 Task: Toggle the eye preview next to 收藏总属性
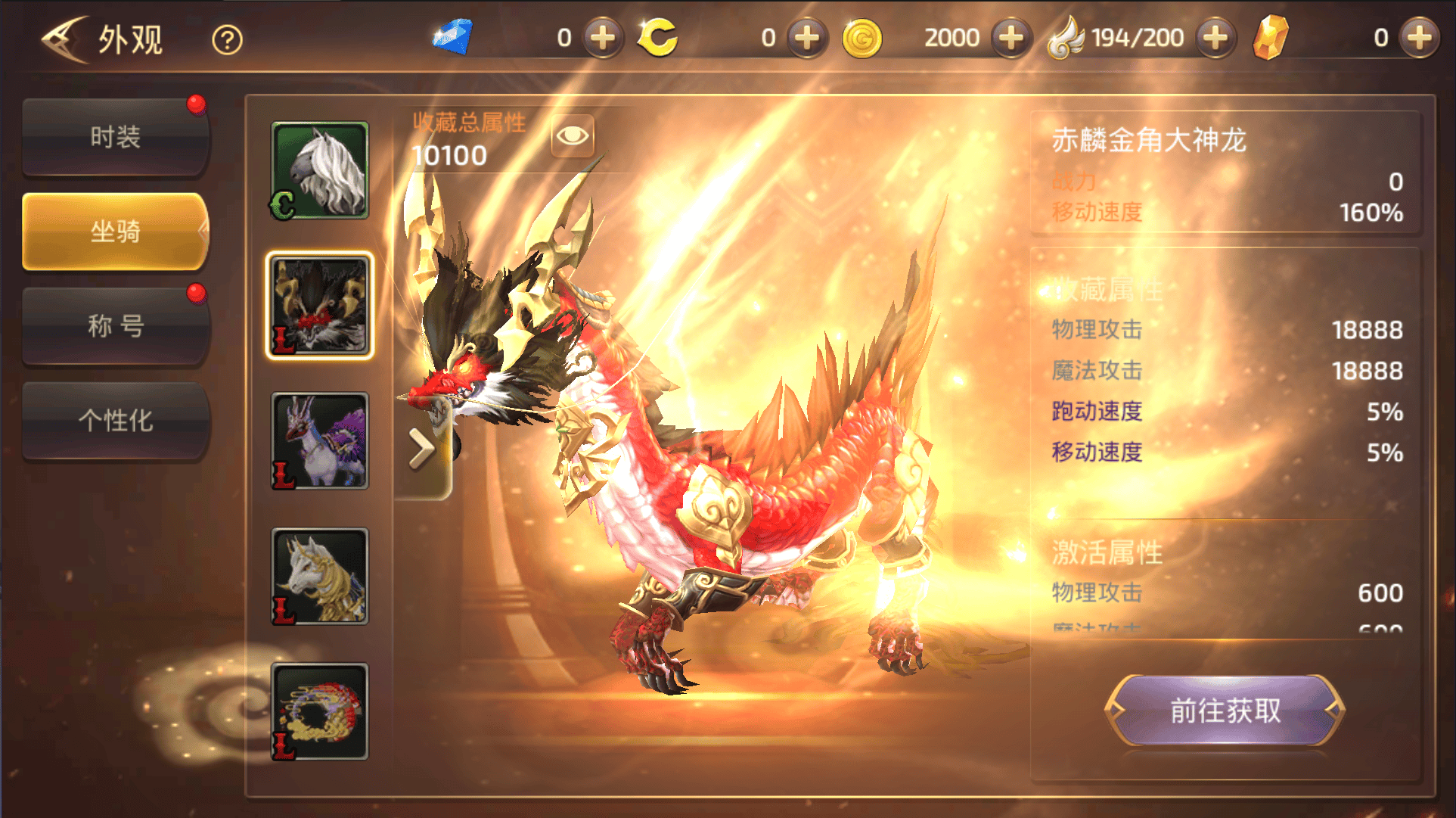573,137
